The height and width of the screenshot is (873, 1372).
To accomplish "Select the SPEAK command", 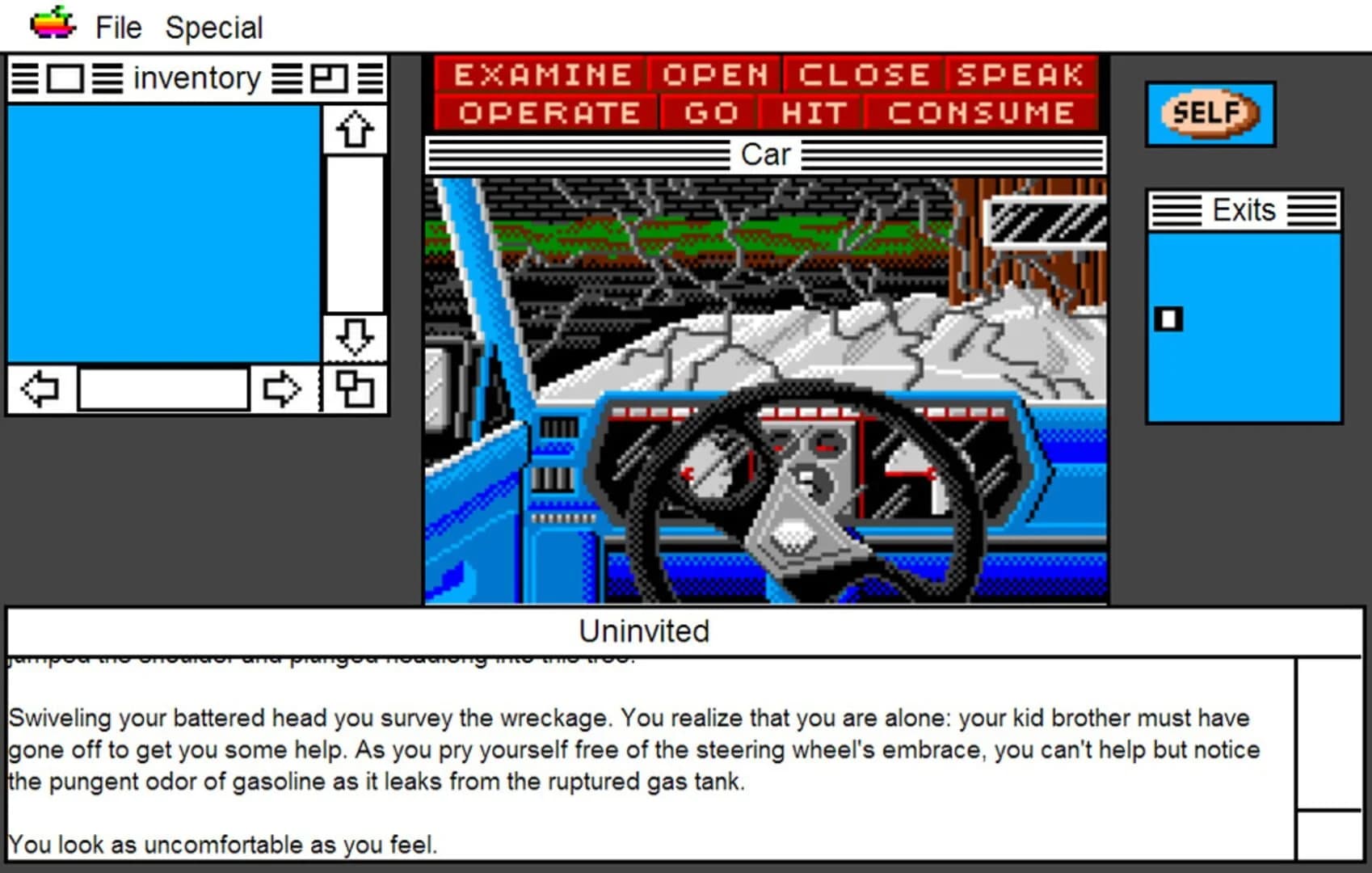I will [x=1020, y=74].
